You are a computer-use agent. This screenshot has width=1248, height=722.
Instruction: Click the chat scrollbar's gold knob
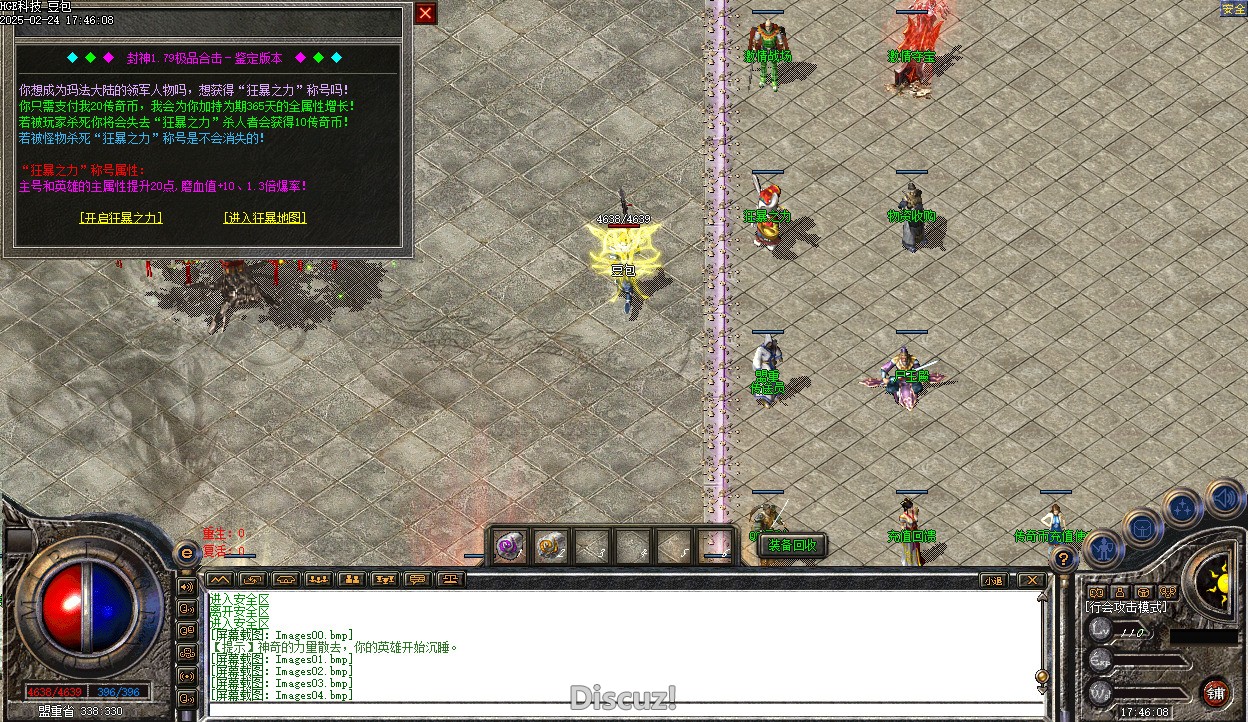[1042, 677]
